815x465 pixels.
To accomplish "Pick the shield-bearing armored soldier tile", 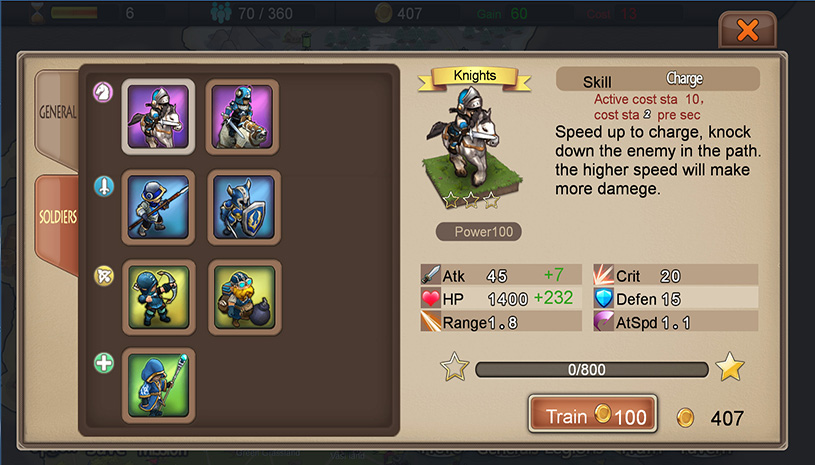I will click(x=243, y=207).
